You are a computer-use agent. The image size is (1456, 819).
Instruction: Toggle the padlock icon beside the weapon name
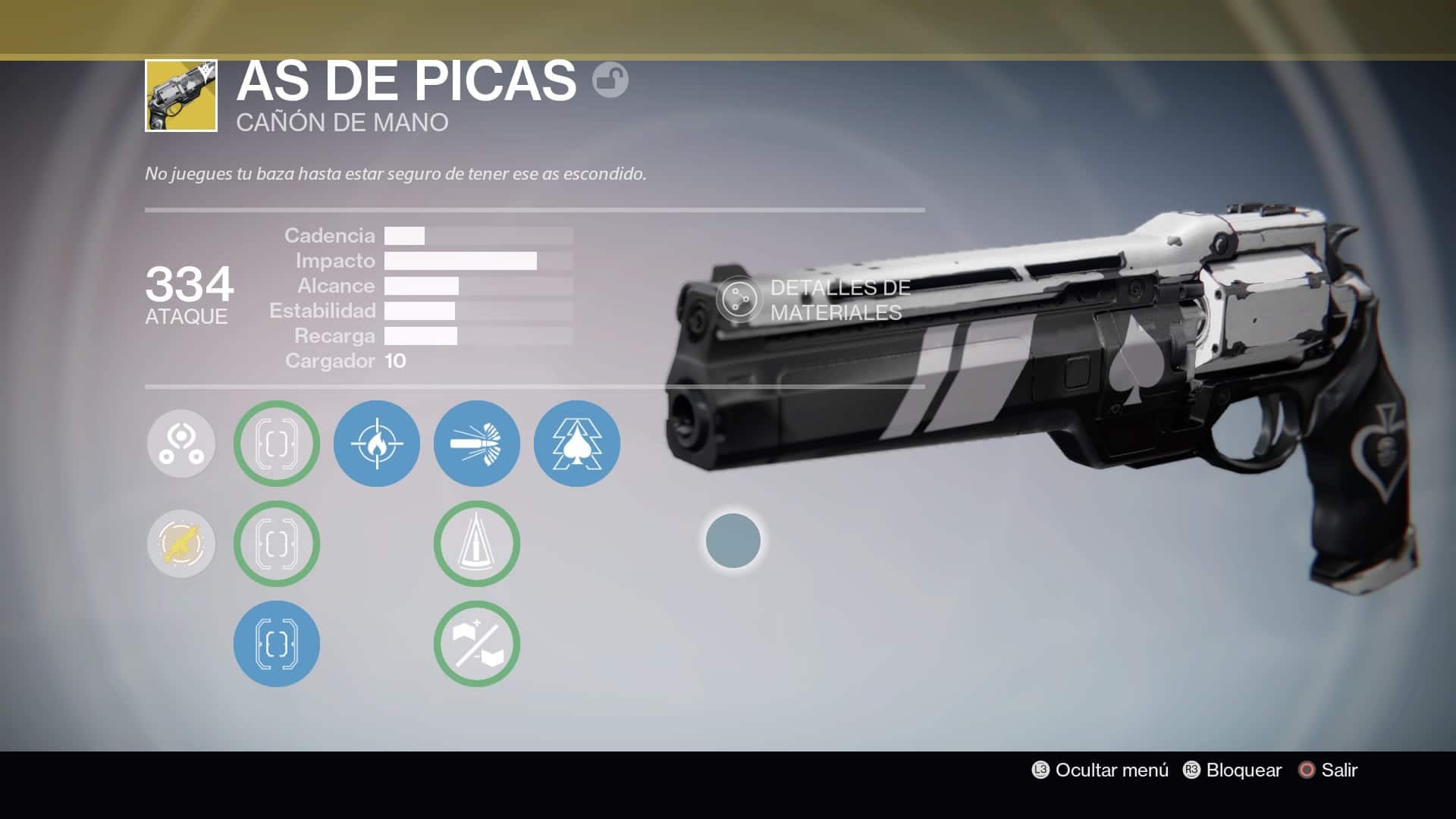(610, 80)
